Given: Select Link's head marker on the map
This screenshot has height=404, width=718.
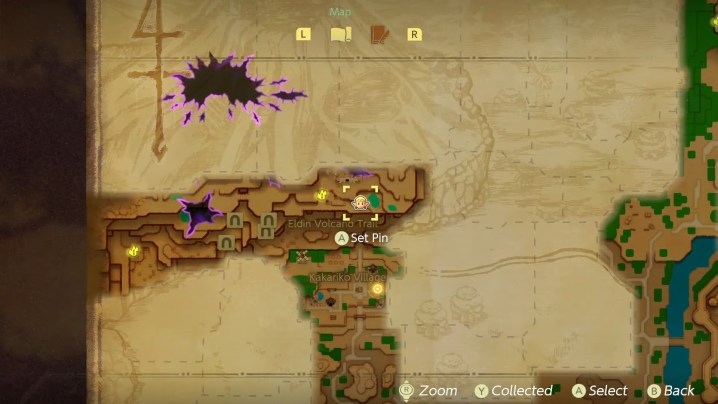Looking at the screenshot, I should pyautogui.click(x=360, y=202).
